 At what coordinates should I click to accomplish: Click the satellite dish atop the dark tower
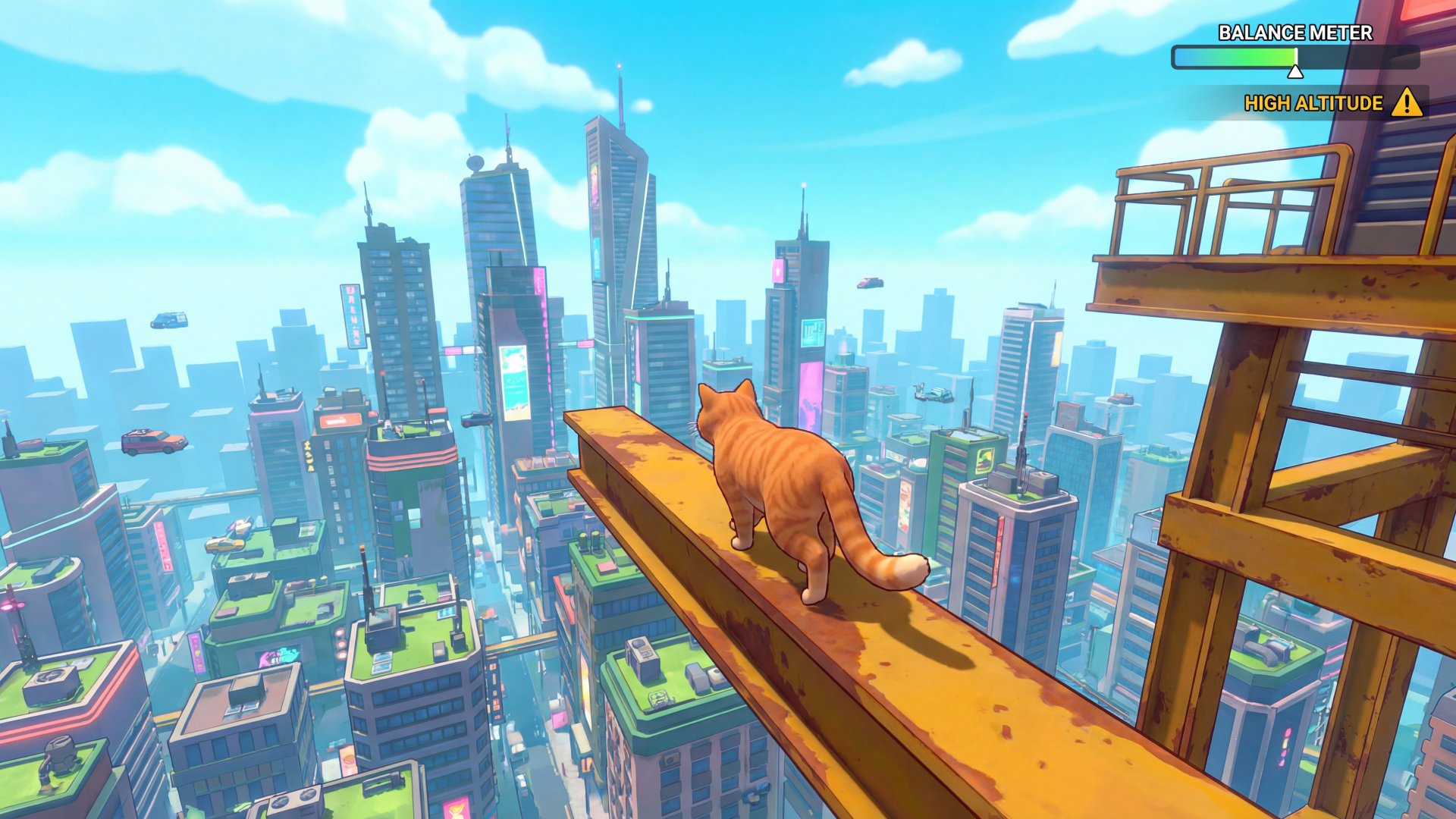(x=475, y=162)
